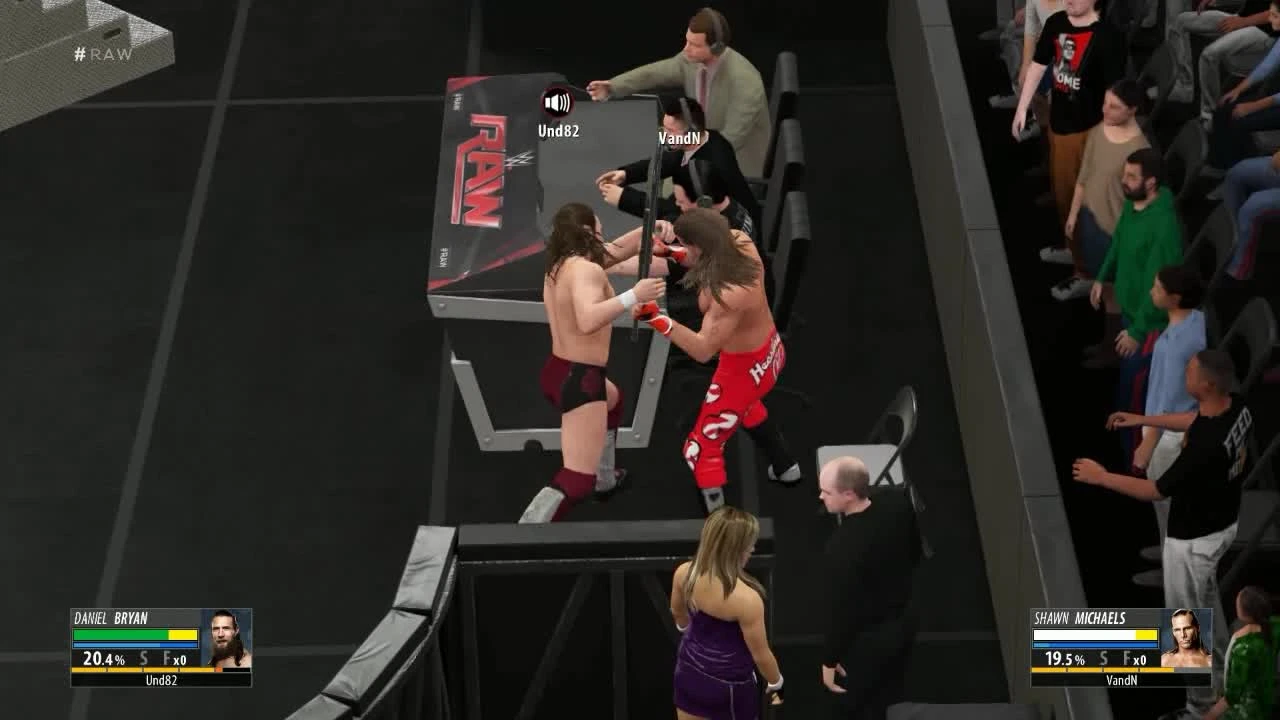Click the voice chat speaker icon above Und82

(557, 101)
